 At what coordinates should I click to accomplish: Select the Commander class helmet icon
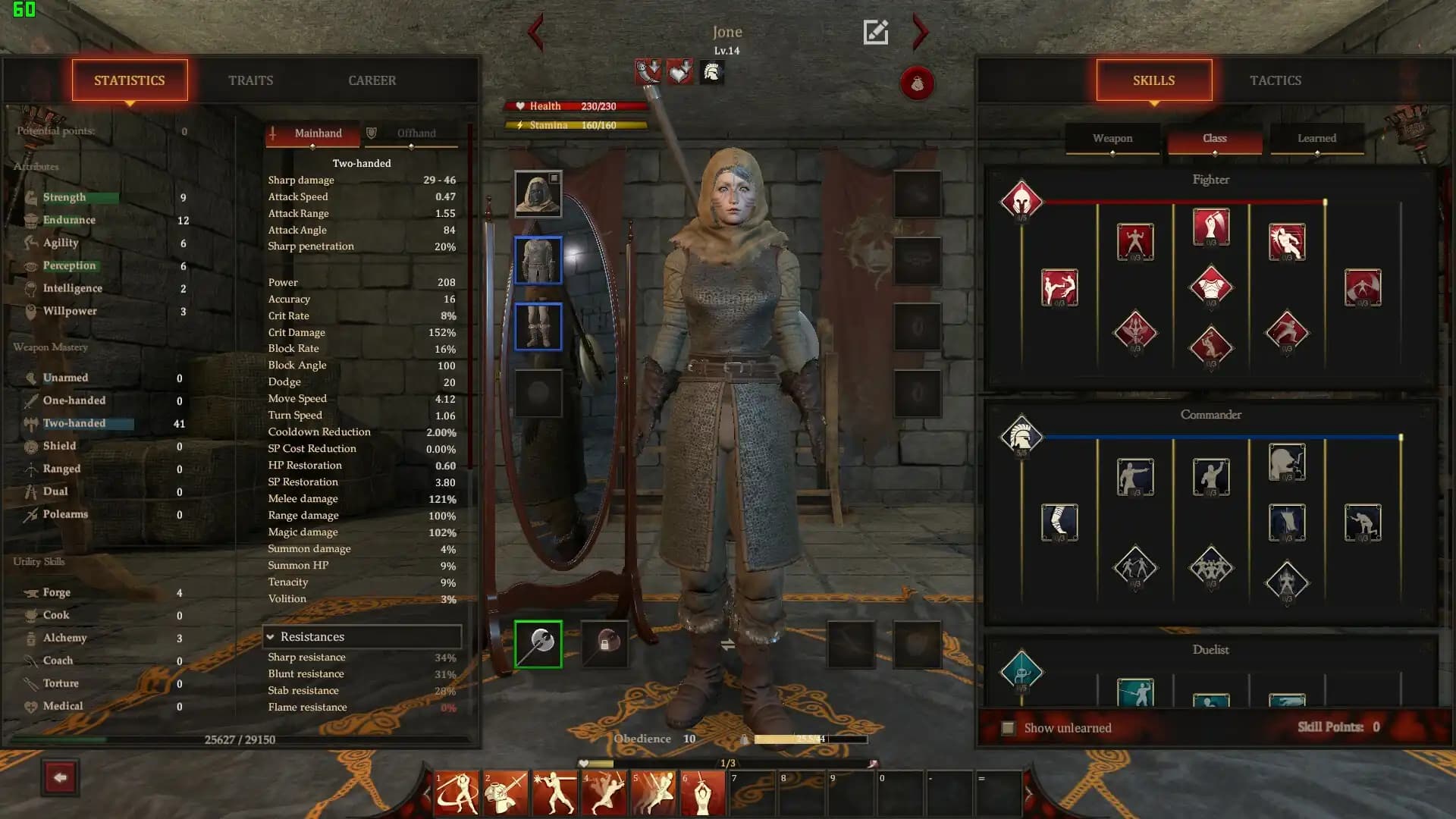click(x=1023, y=437)
